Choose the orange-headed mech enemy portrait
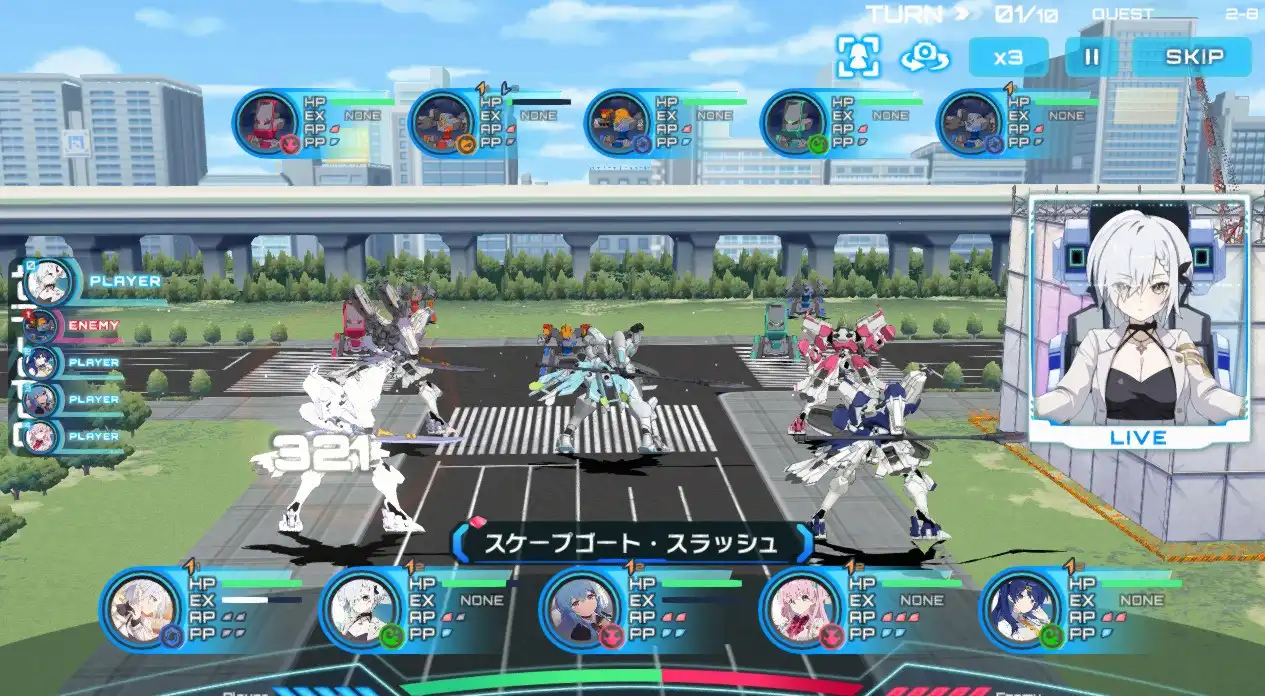The width and height of the screenshot is (1265, 696). [x=618, y=124]
